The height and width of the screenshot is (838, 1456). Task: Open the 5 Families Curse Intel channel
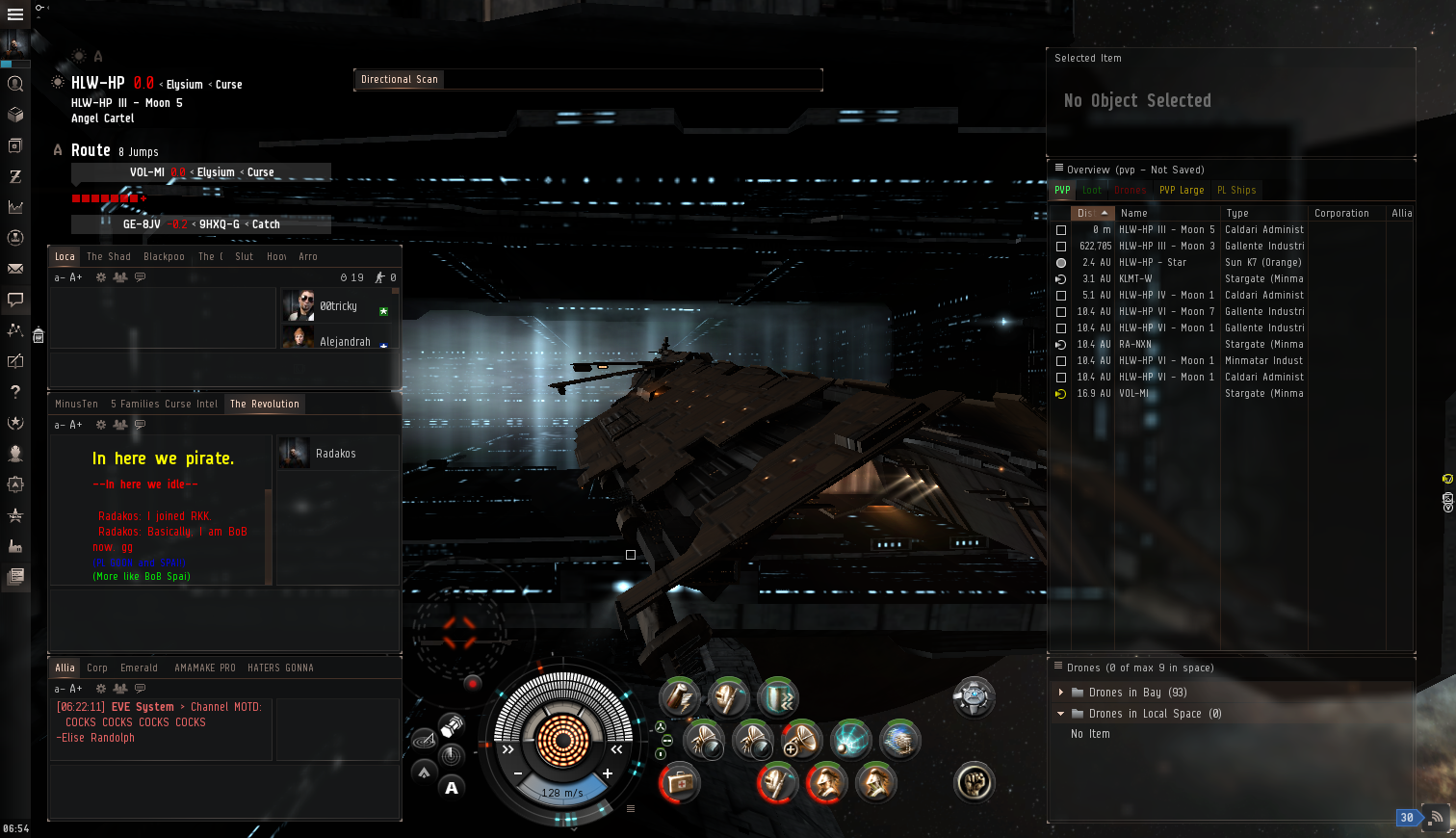[164, 405]
